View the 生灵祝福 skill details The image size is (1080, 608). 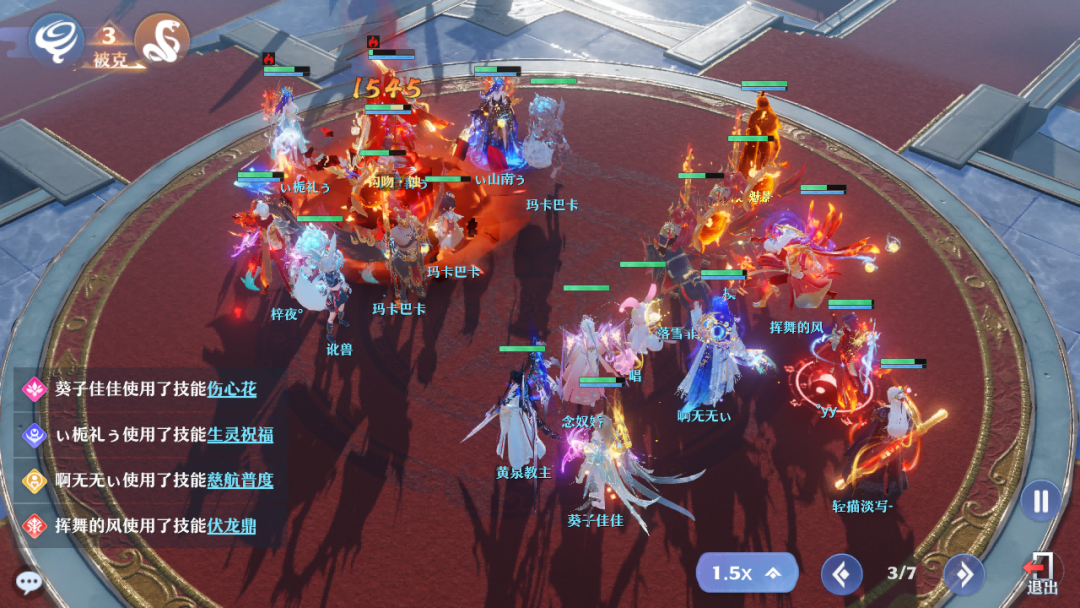(x=240, y=434)
